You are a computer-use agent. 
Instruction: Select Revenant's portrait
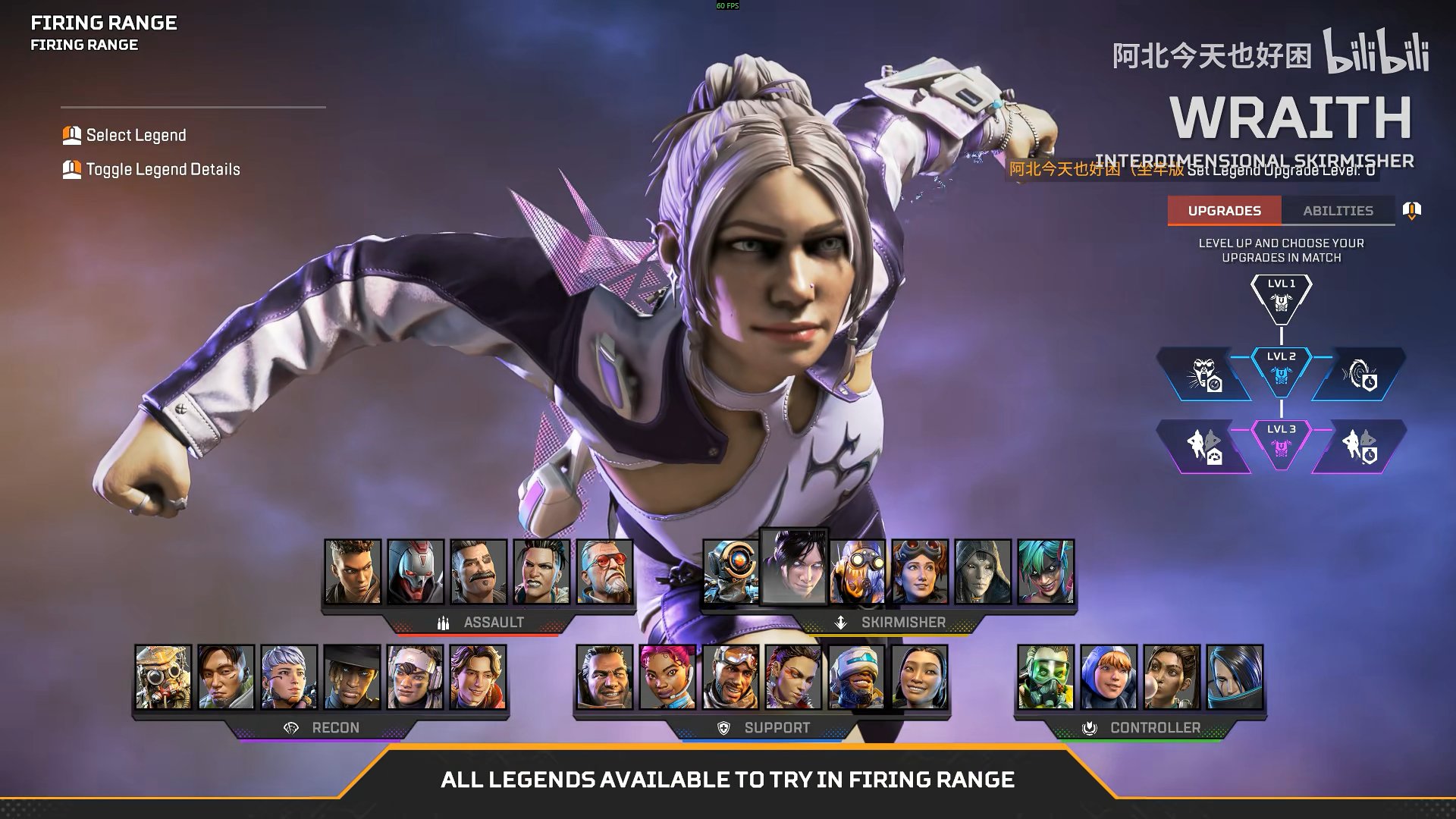(416, 572)
